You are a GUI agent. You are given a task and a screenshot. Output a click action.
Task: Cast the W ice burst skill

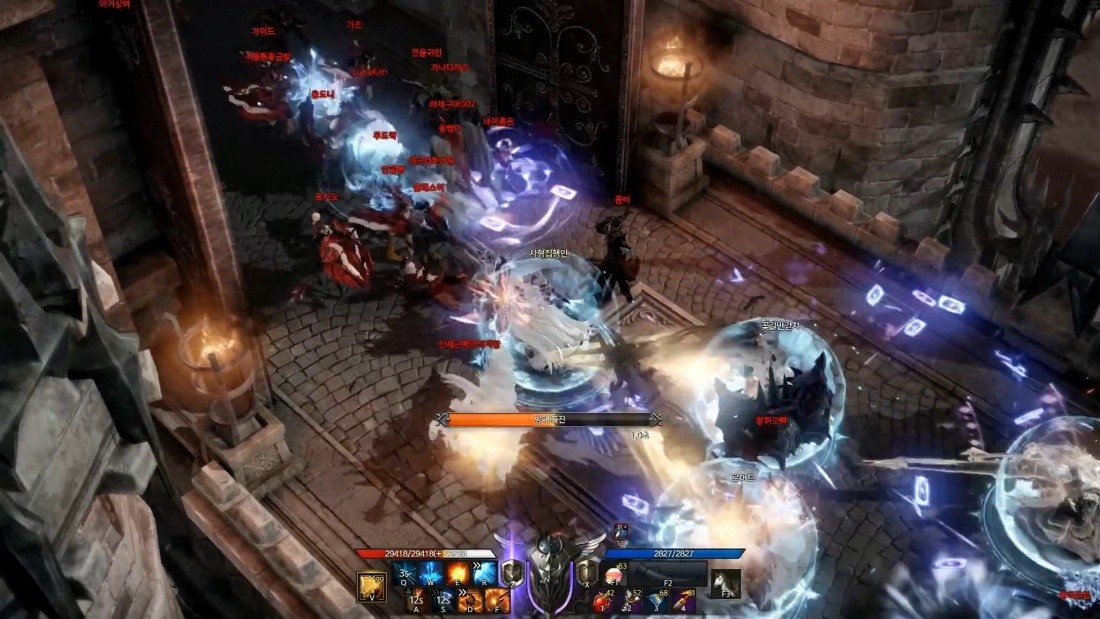434,573
